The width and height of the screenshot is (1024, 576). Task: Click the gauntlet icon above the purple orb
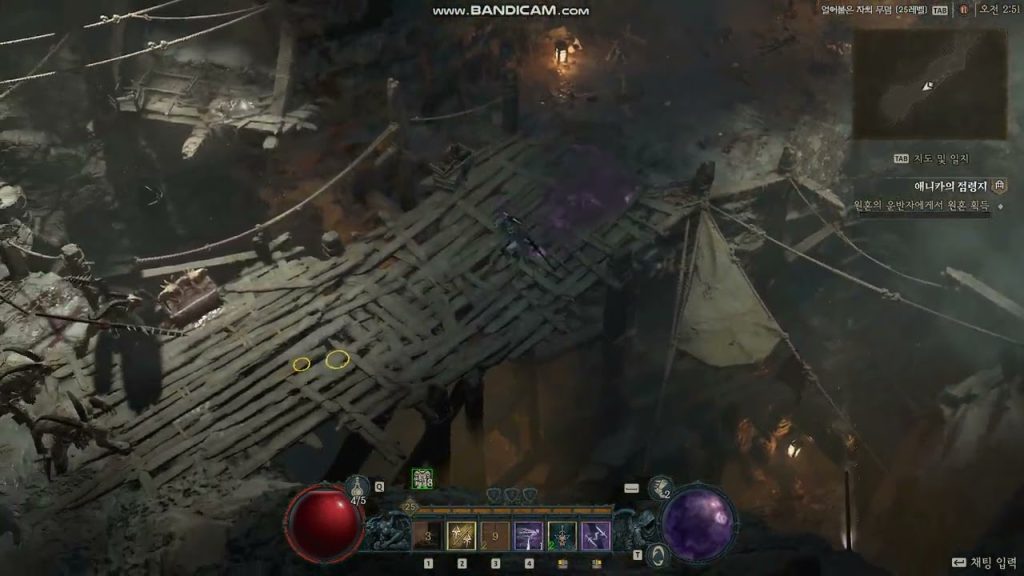pos(659,487)
